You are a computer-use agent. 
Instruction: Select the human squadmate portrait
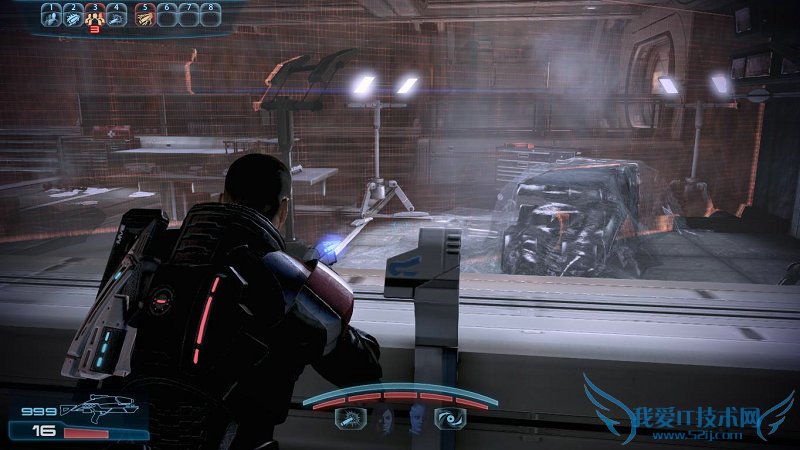point(385,420)
